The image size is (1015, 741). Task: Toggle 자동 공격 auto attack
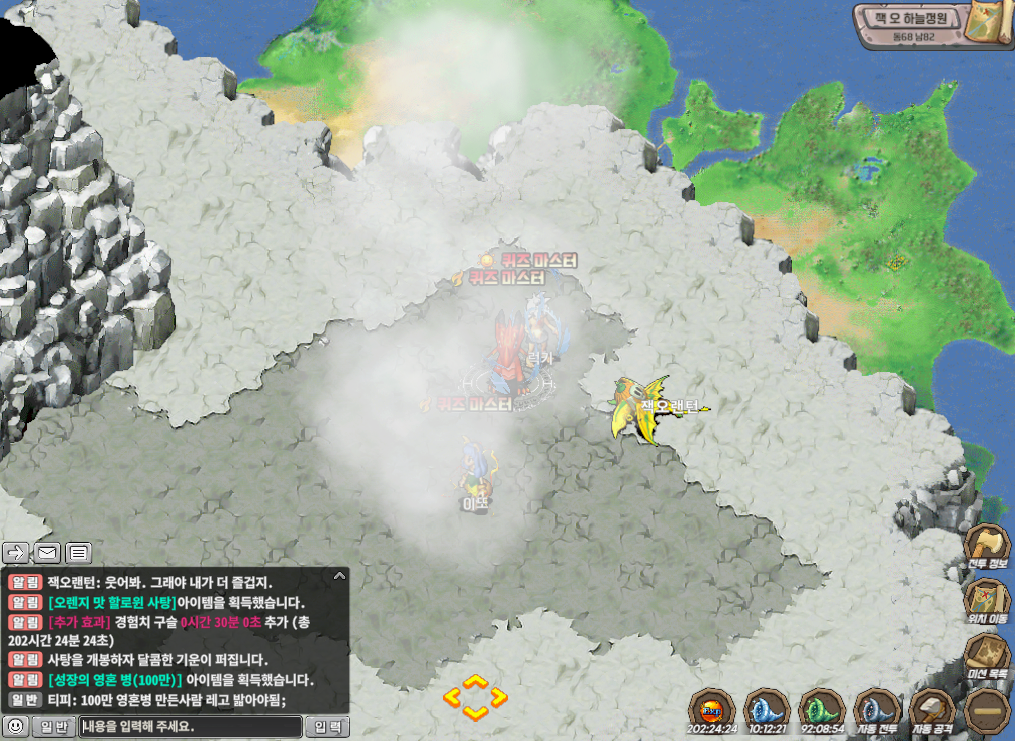(933, 710)
